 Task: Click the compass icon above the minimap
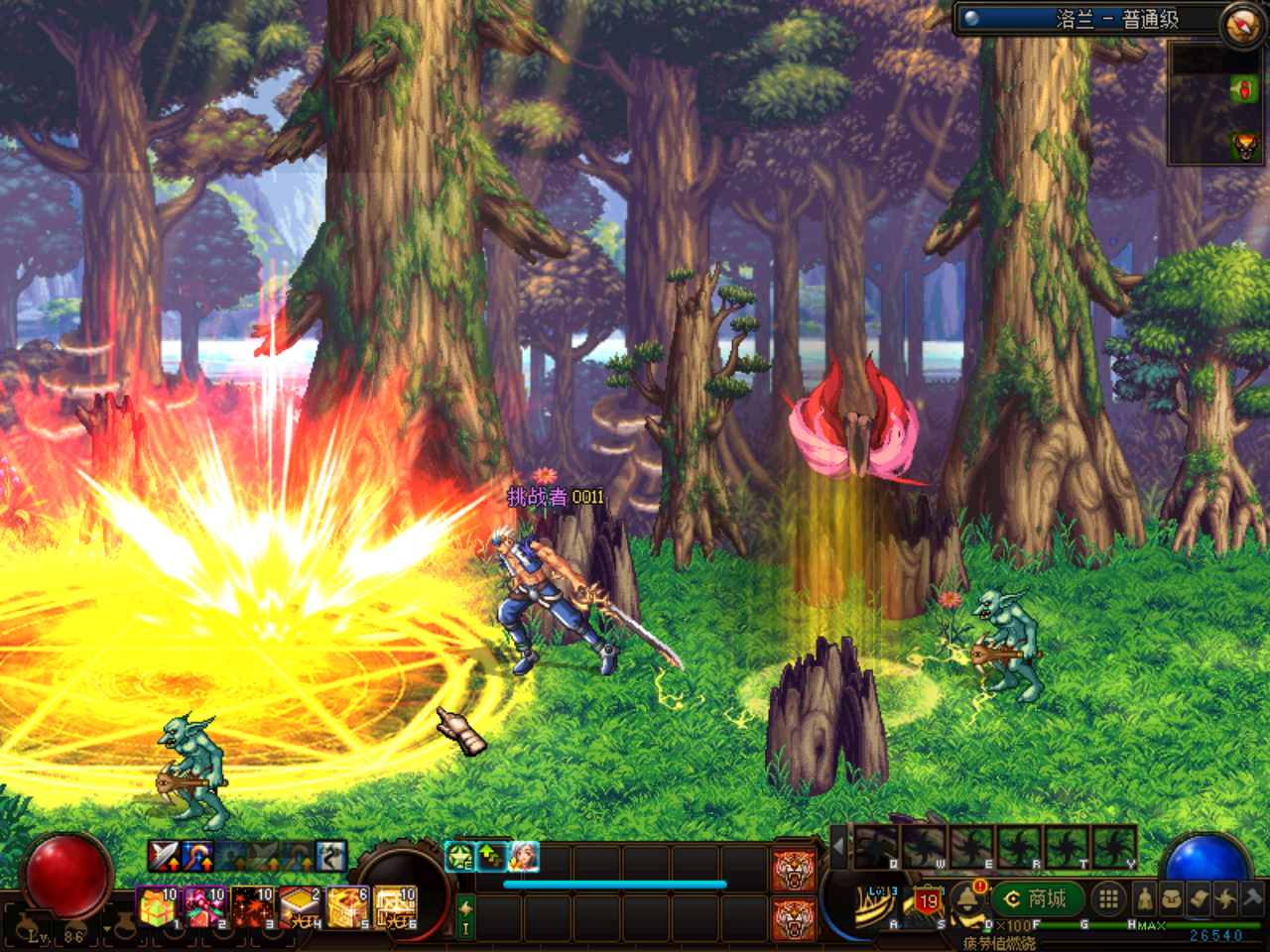(1241, 24)
